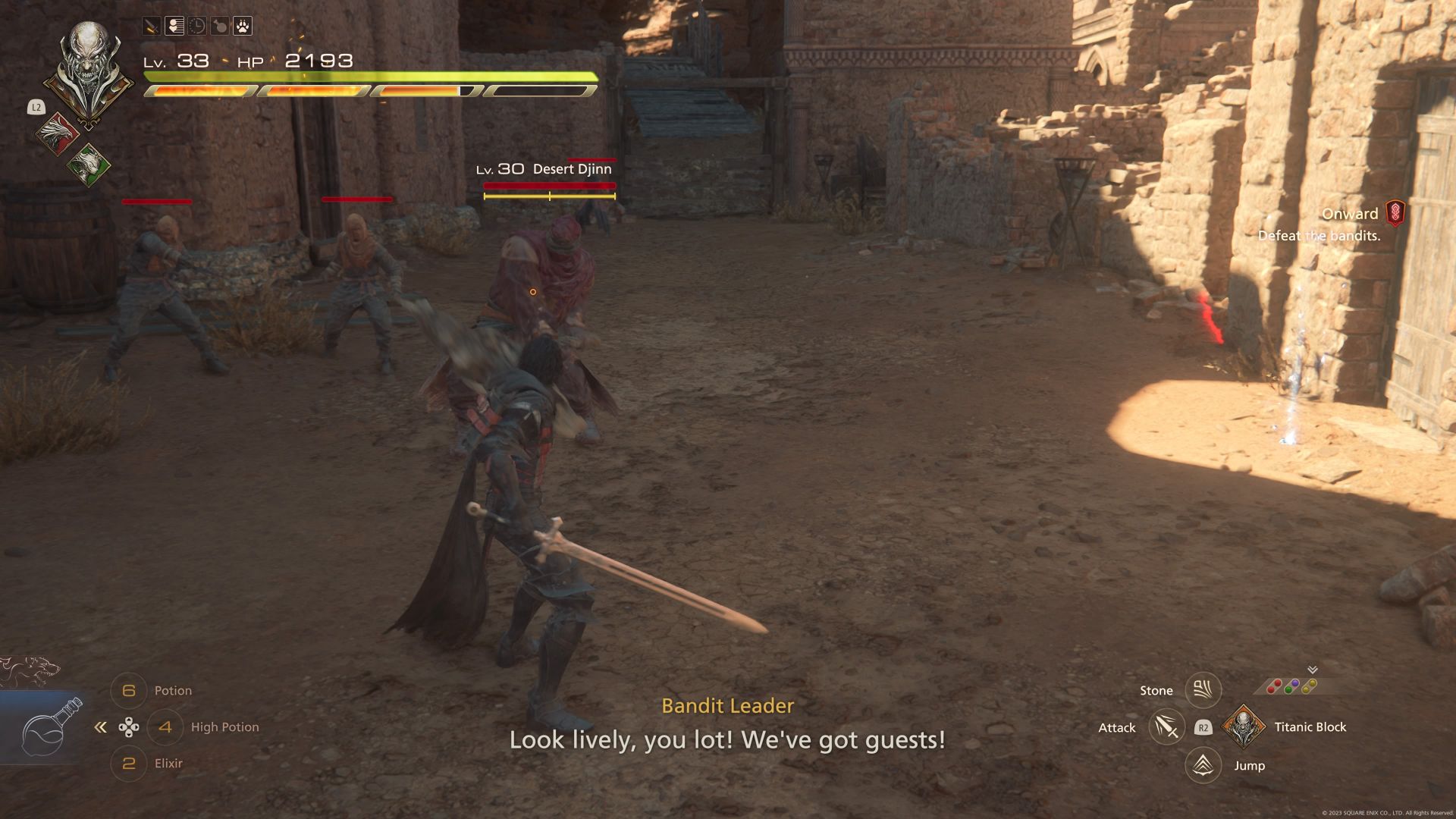Switch to the green Garuda Eikon icon
Image resolution: width=1456 pixels, height=819 pixels.
[88, 164]
